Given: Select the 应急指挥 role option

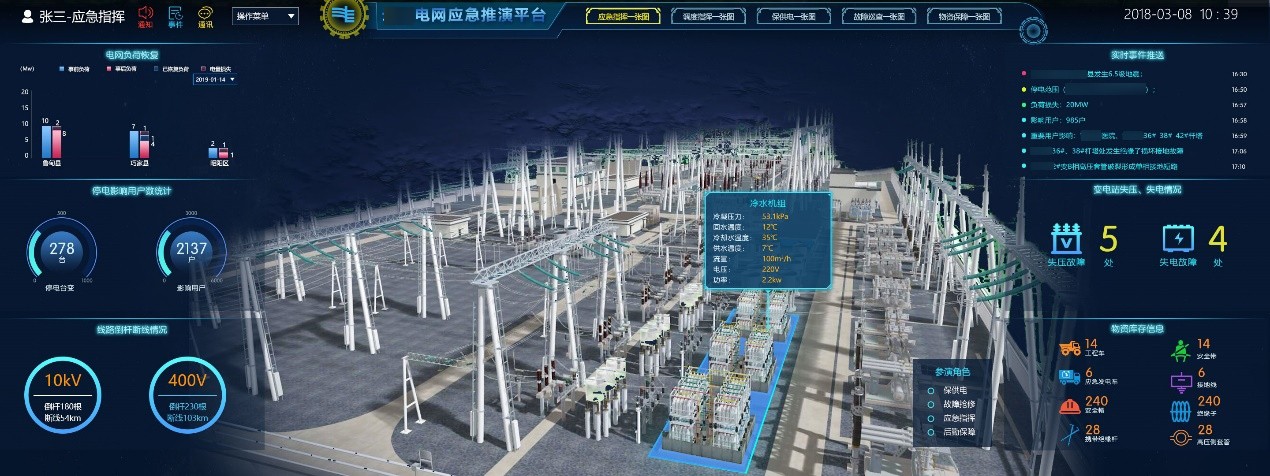Looking at the screenshot, I should 960,418.
